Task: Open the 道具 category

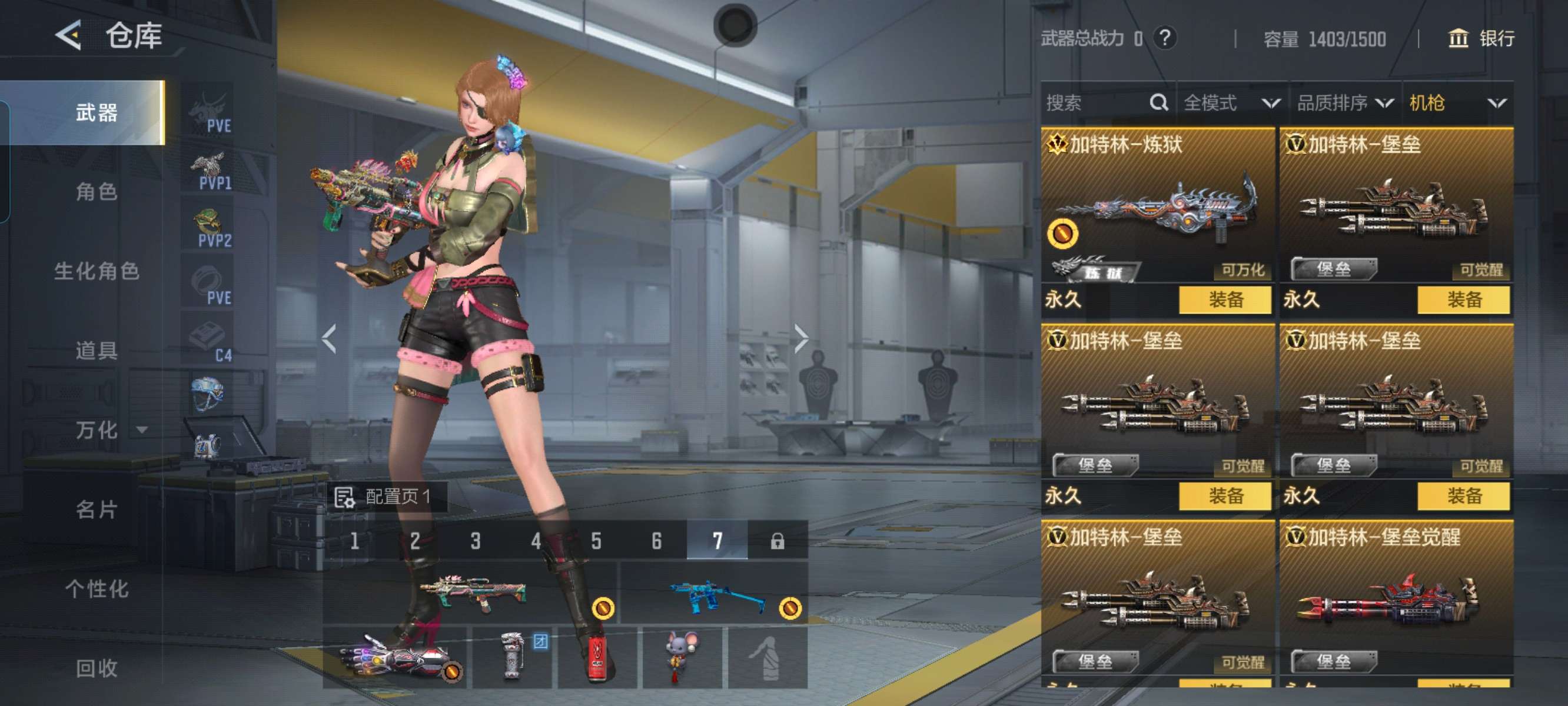Action: pyautogui.click(x=96, y=351)
